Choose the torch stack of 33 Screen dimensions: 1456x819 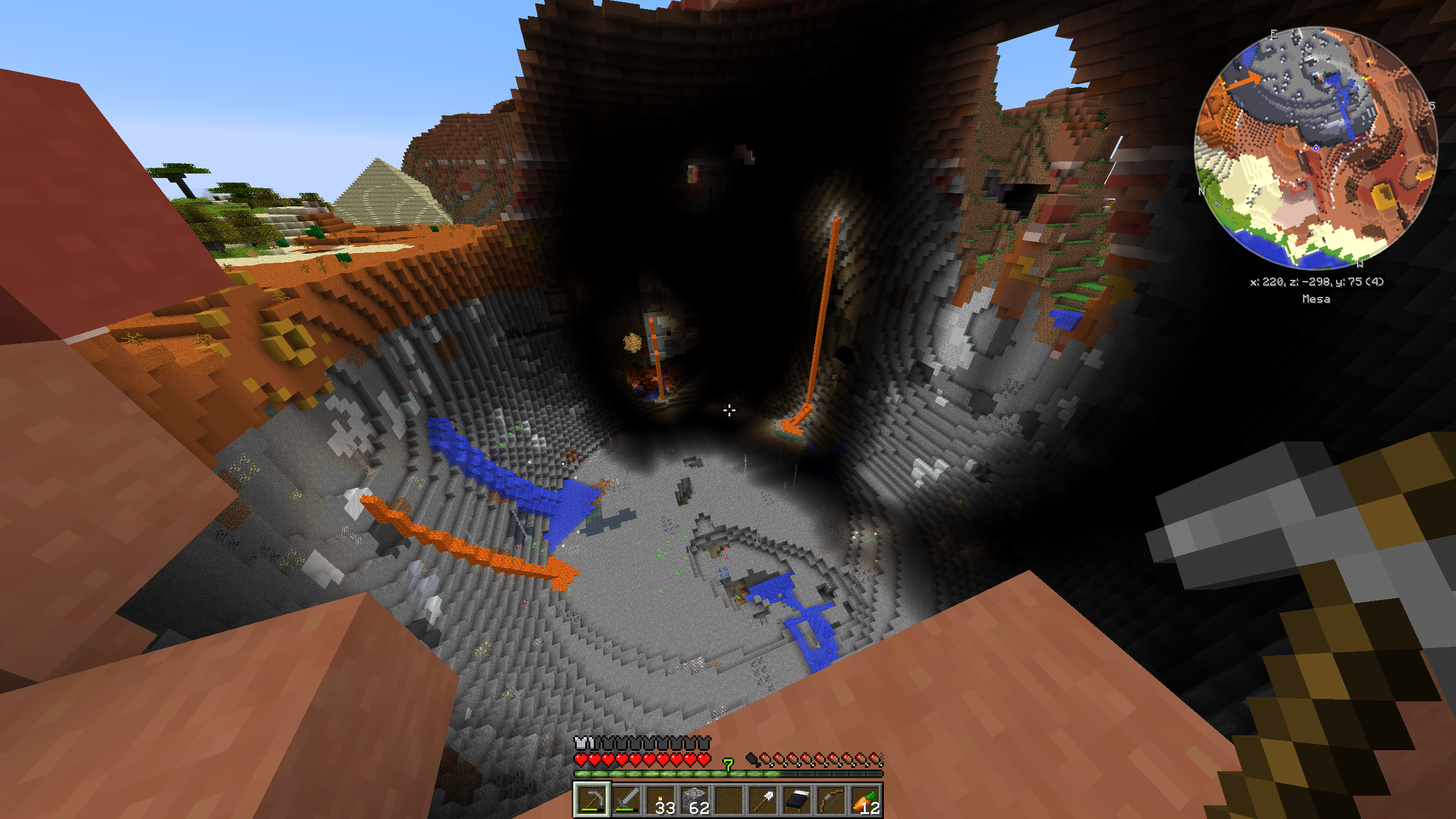click(x=660, y=800)
